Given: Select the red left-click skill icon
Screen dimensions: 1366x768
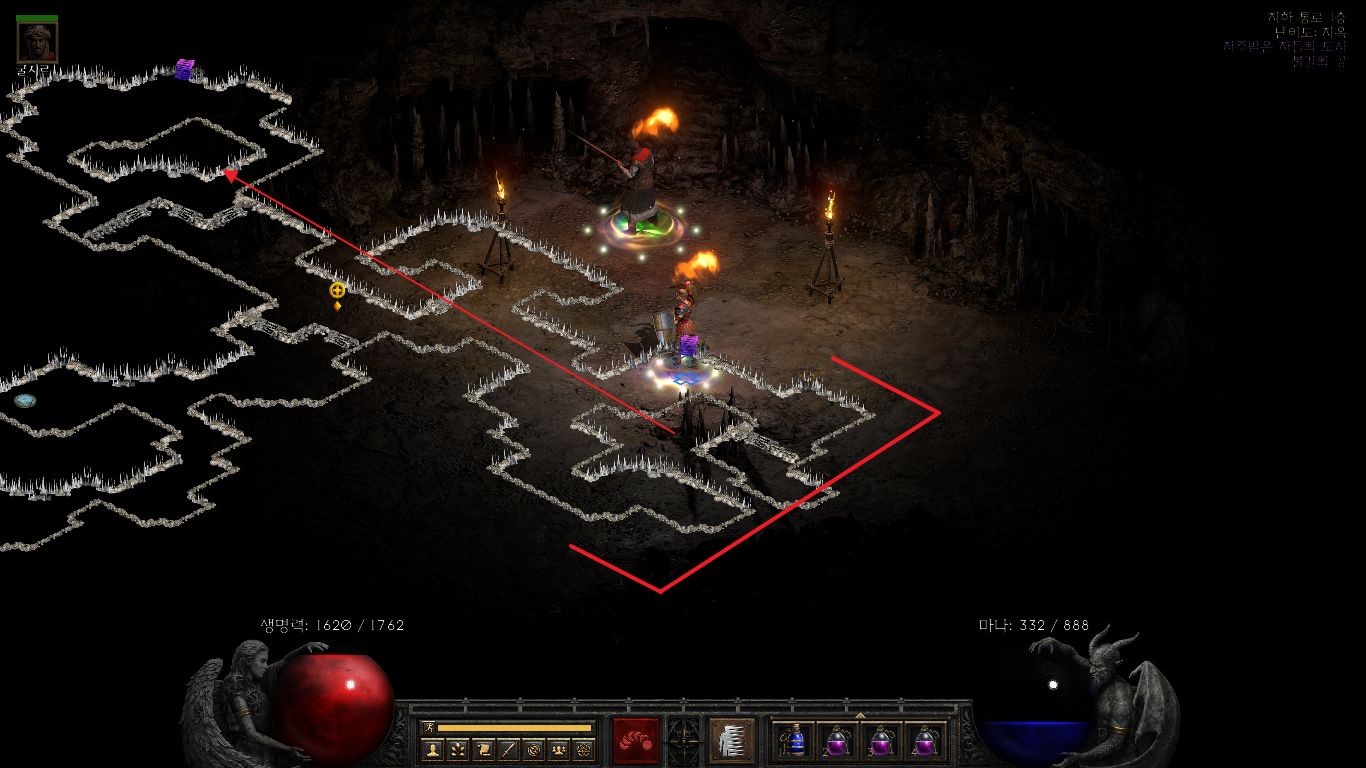Looking at the screenshot, I should (636, 741).
